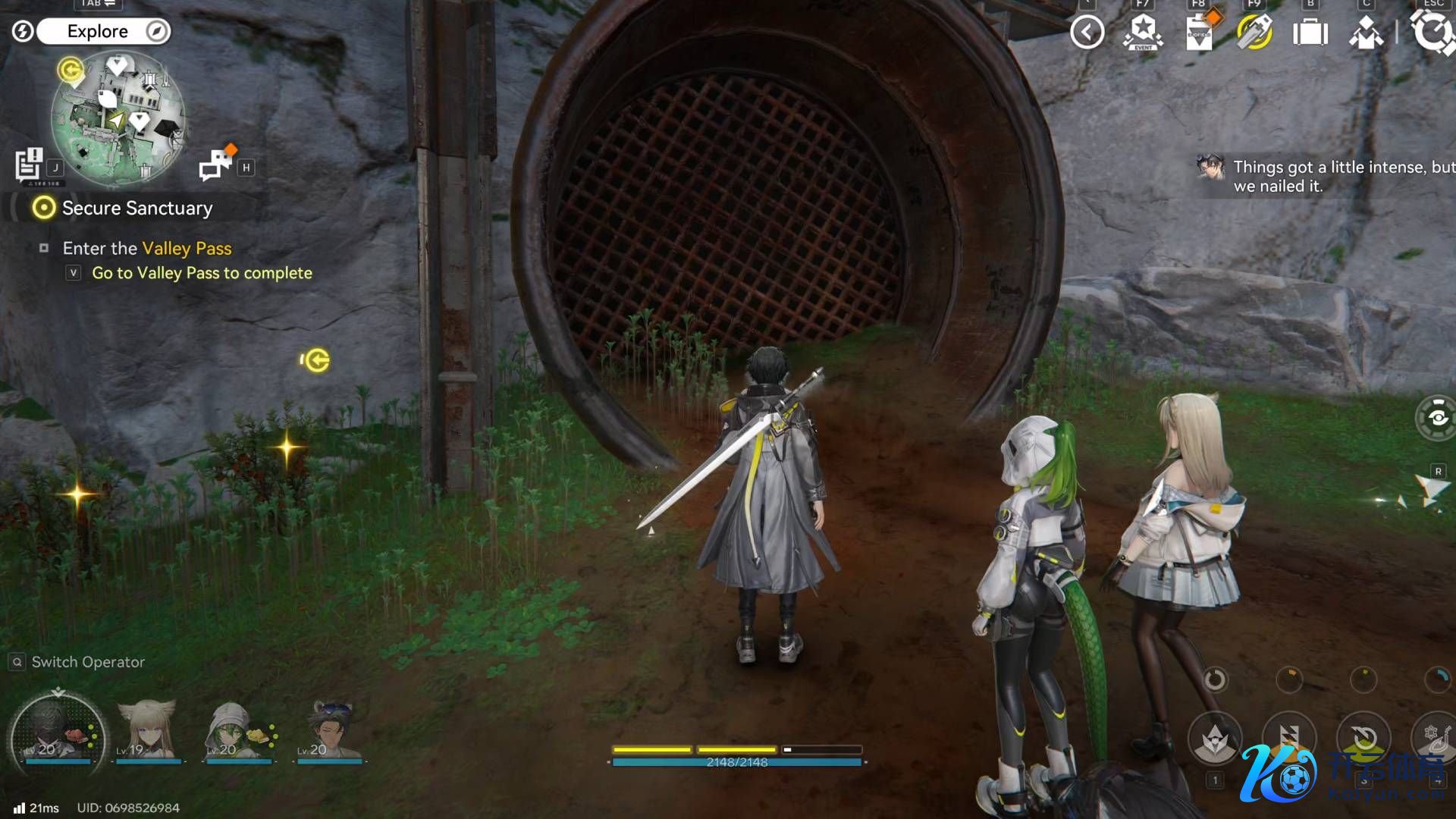
Task: Switch to the green-haired hooded operator
Action: [237, 730]
